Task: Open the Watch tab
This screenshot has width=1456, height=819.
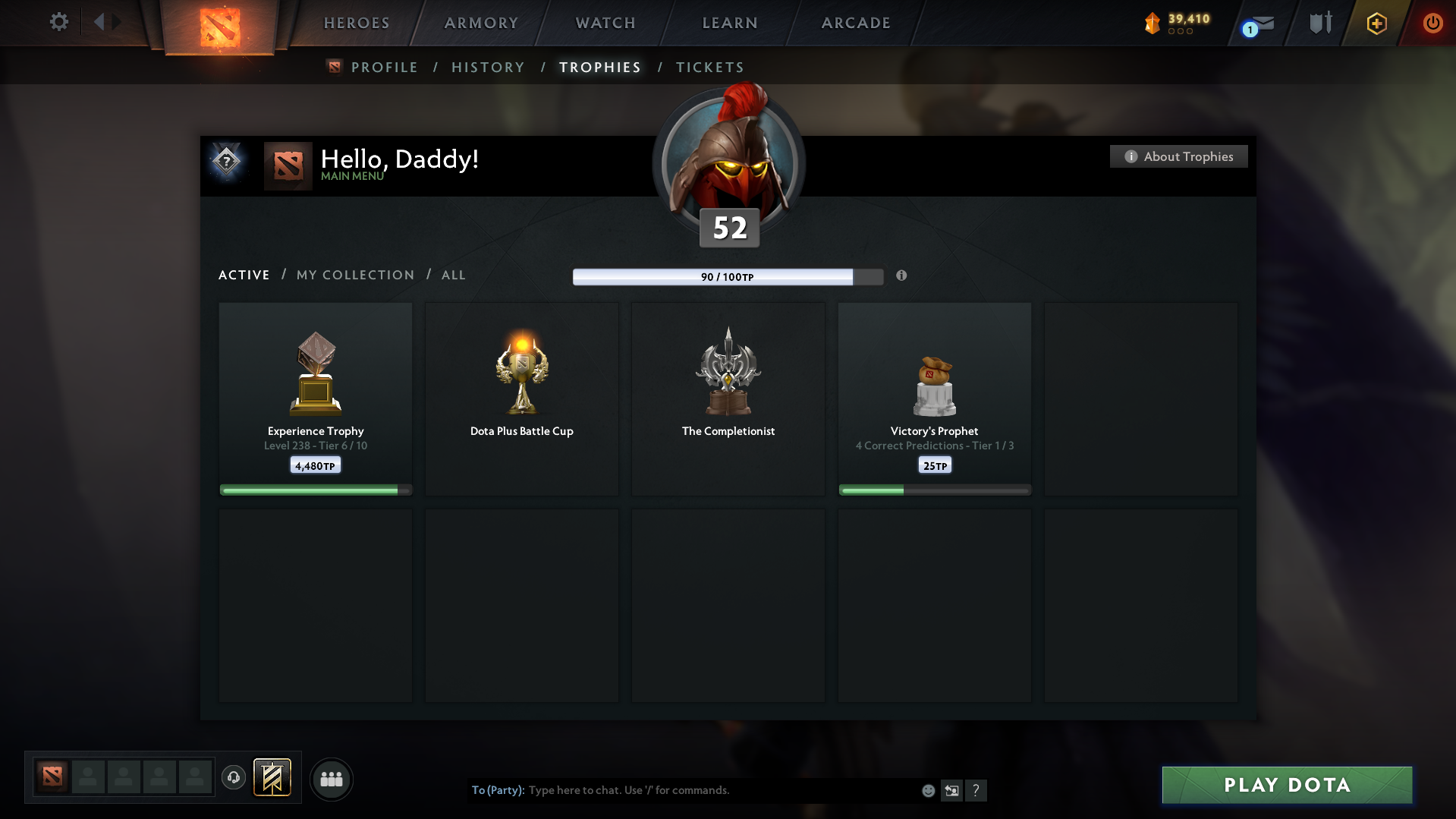Action: click(x=605, y=23)
